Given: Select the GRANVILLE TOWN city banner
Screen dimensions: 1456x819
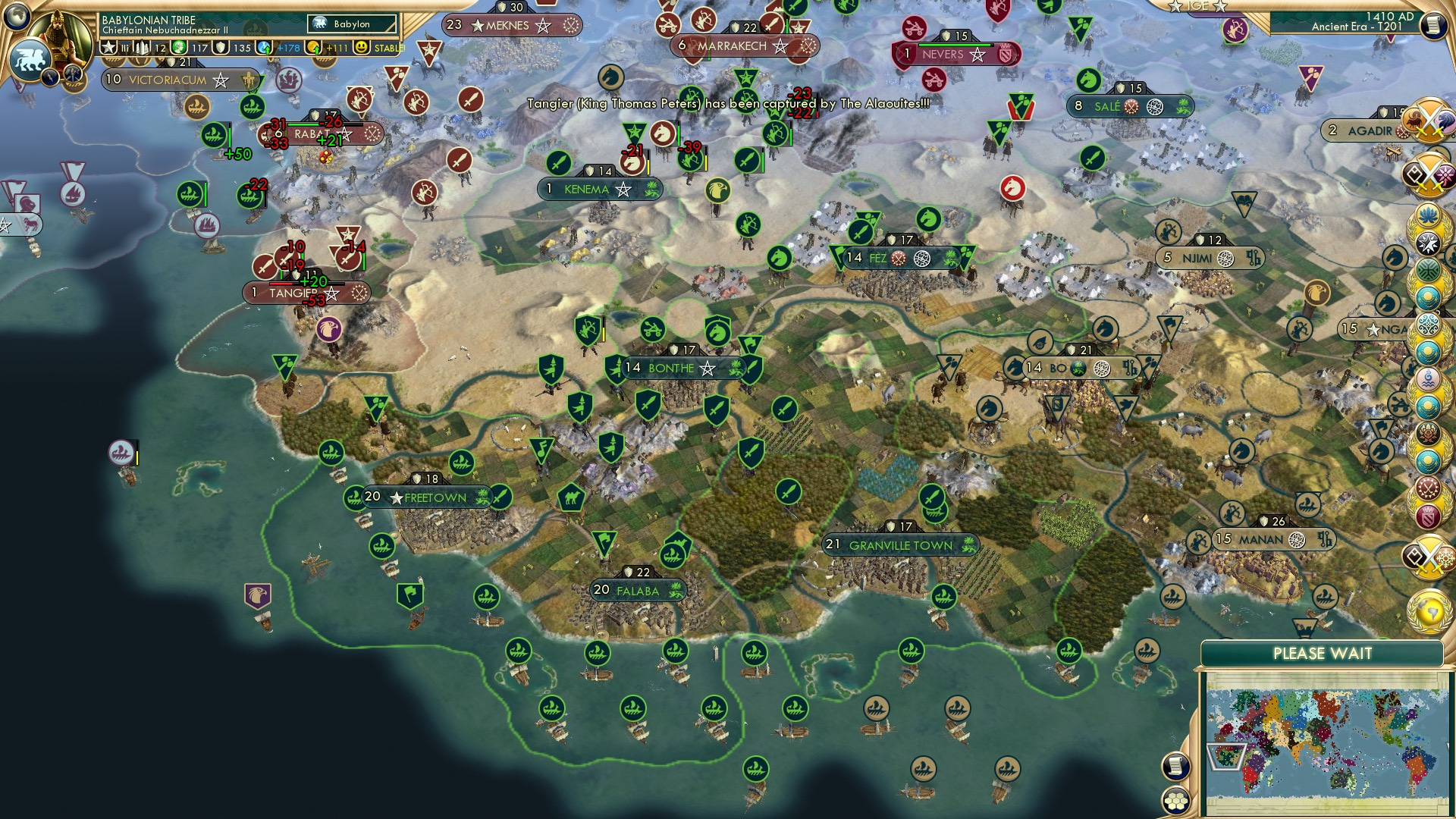Looking at the screenshot, I should click(899, 544).
